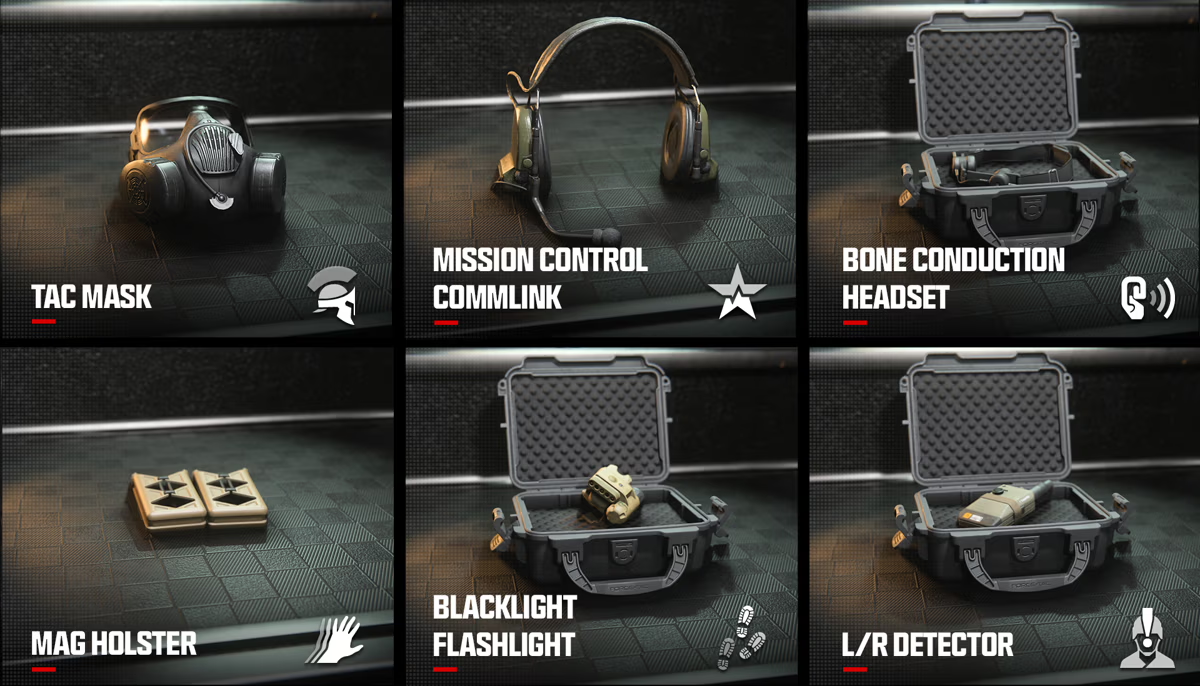Select the Mag Holster gear tile
This screenshot has width=1200, height=686.
[x=196, y=516]
